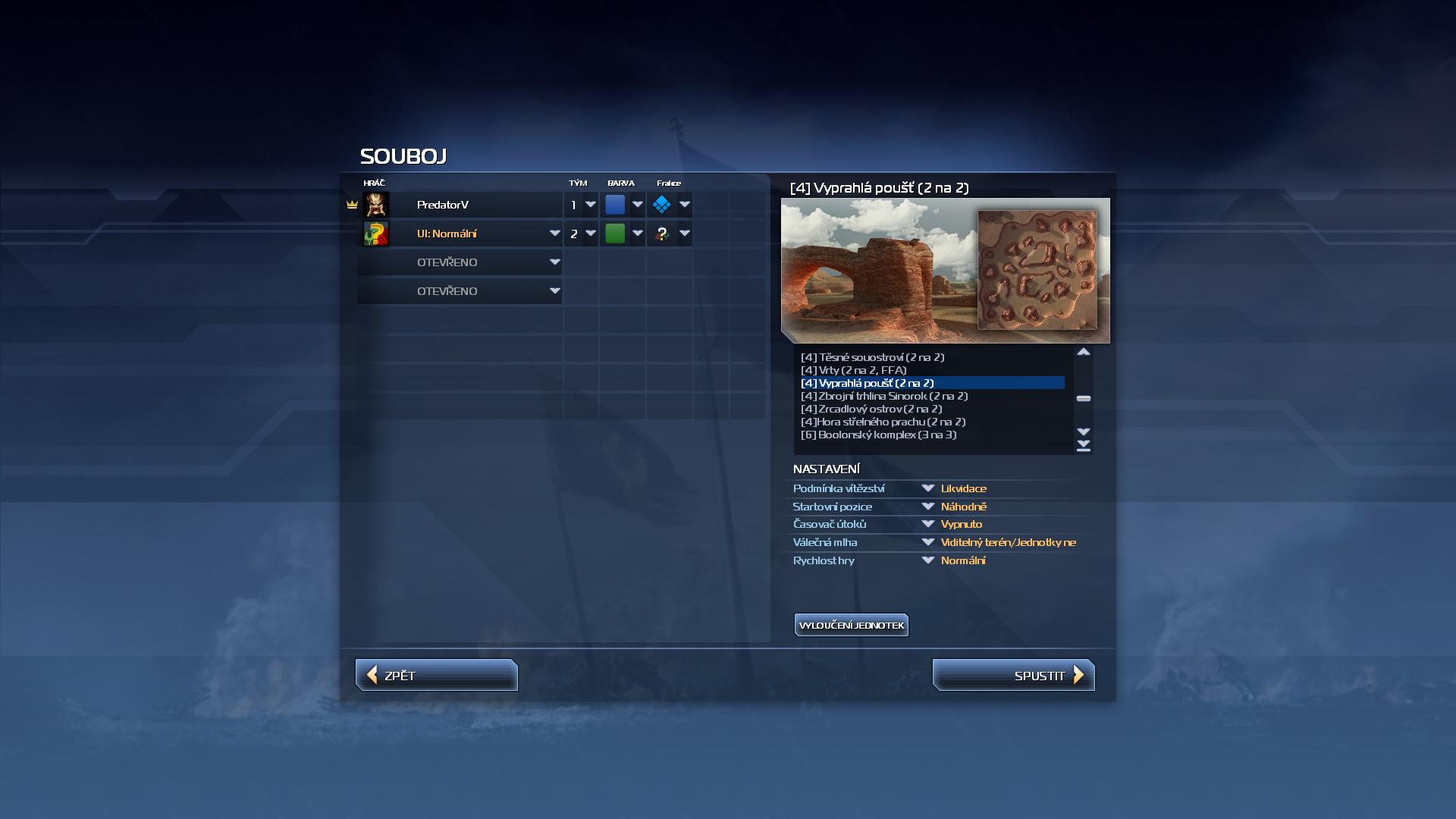Screen dimensions: 1456x819
Task: Open the UI: Normální player slot dropdown
Action: tap(554, 234)
